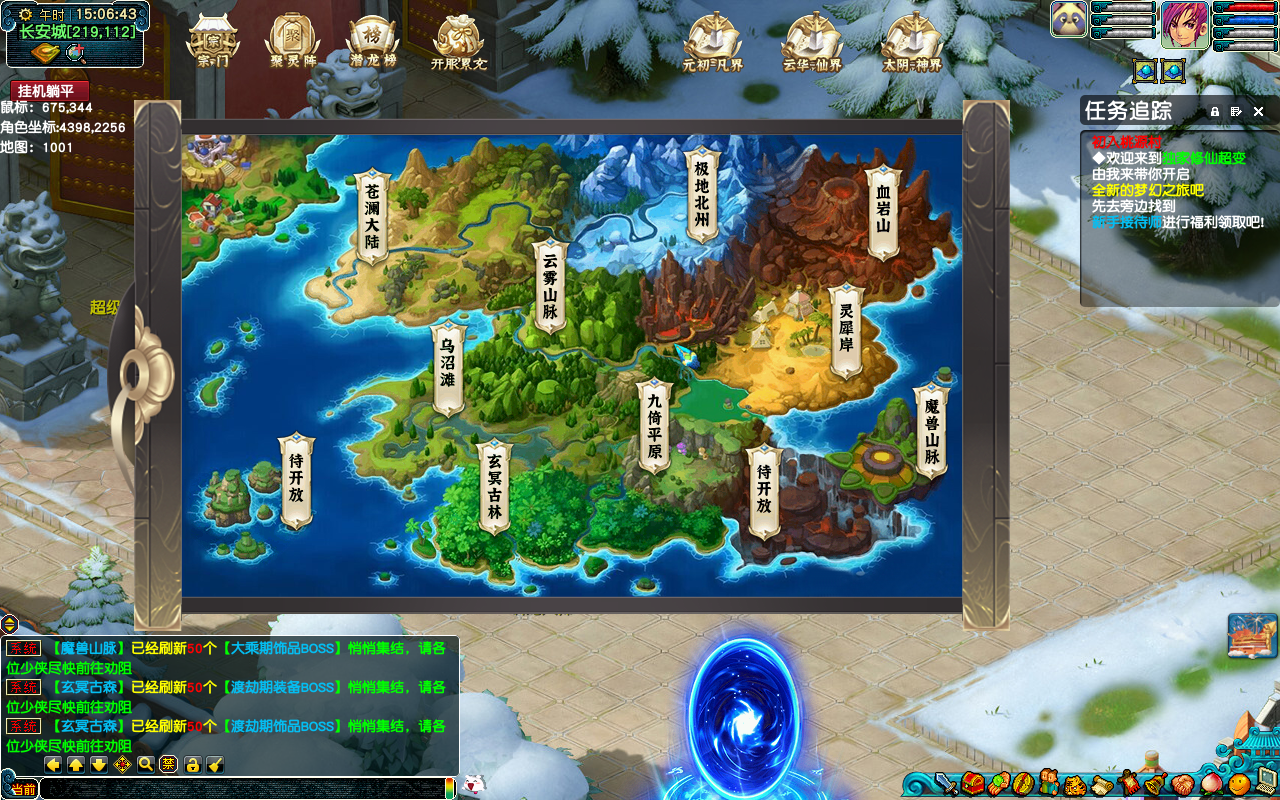Click the chat magnifying glass button
Viewport: 1280px width, 800px height.
[146, 765]
